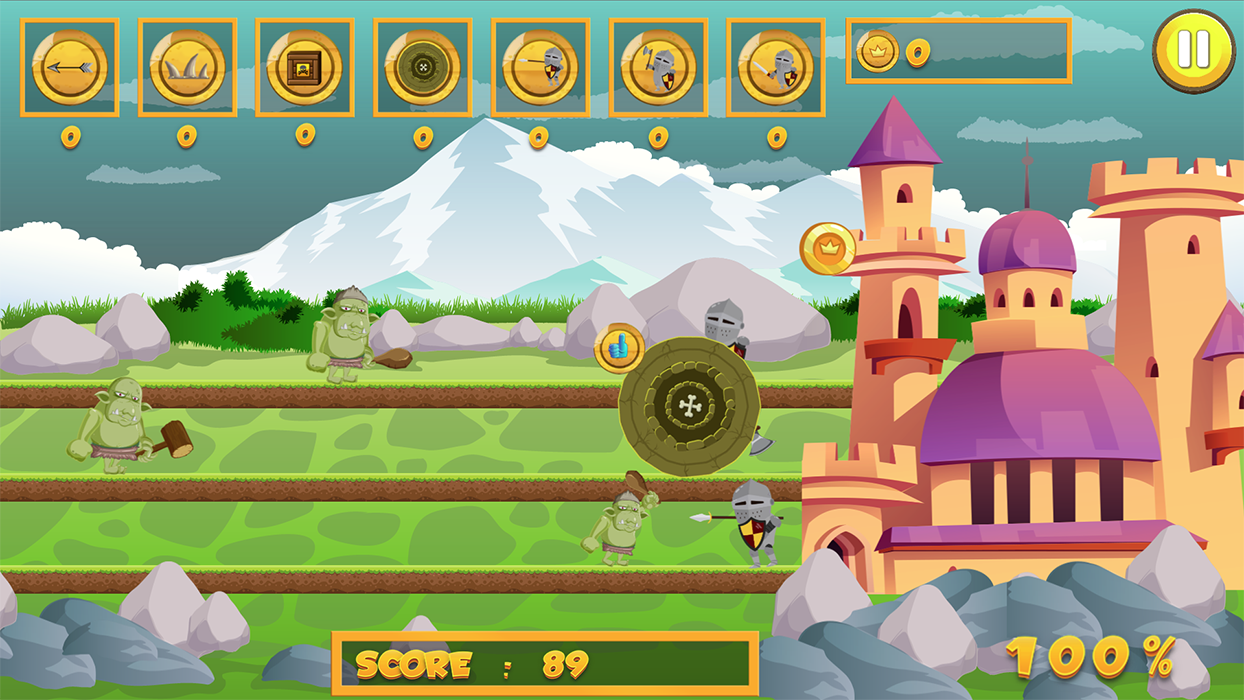The width and height of the screenshot is (1244, 700).
Task: Choose the spike trap coin
Action: click(187, 67)
